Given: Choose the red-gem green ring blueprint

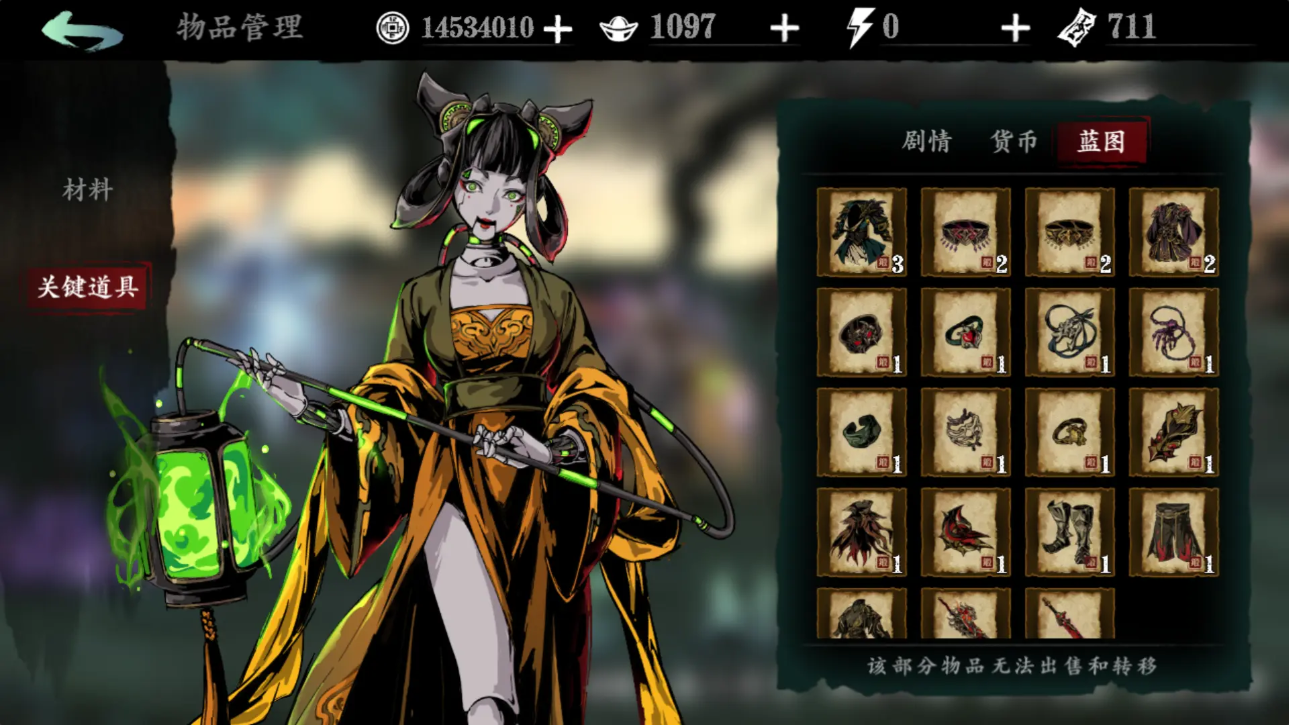Looking at the screenshot, I should point(965,332).
